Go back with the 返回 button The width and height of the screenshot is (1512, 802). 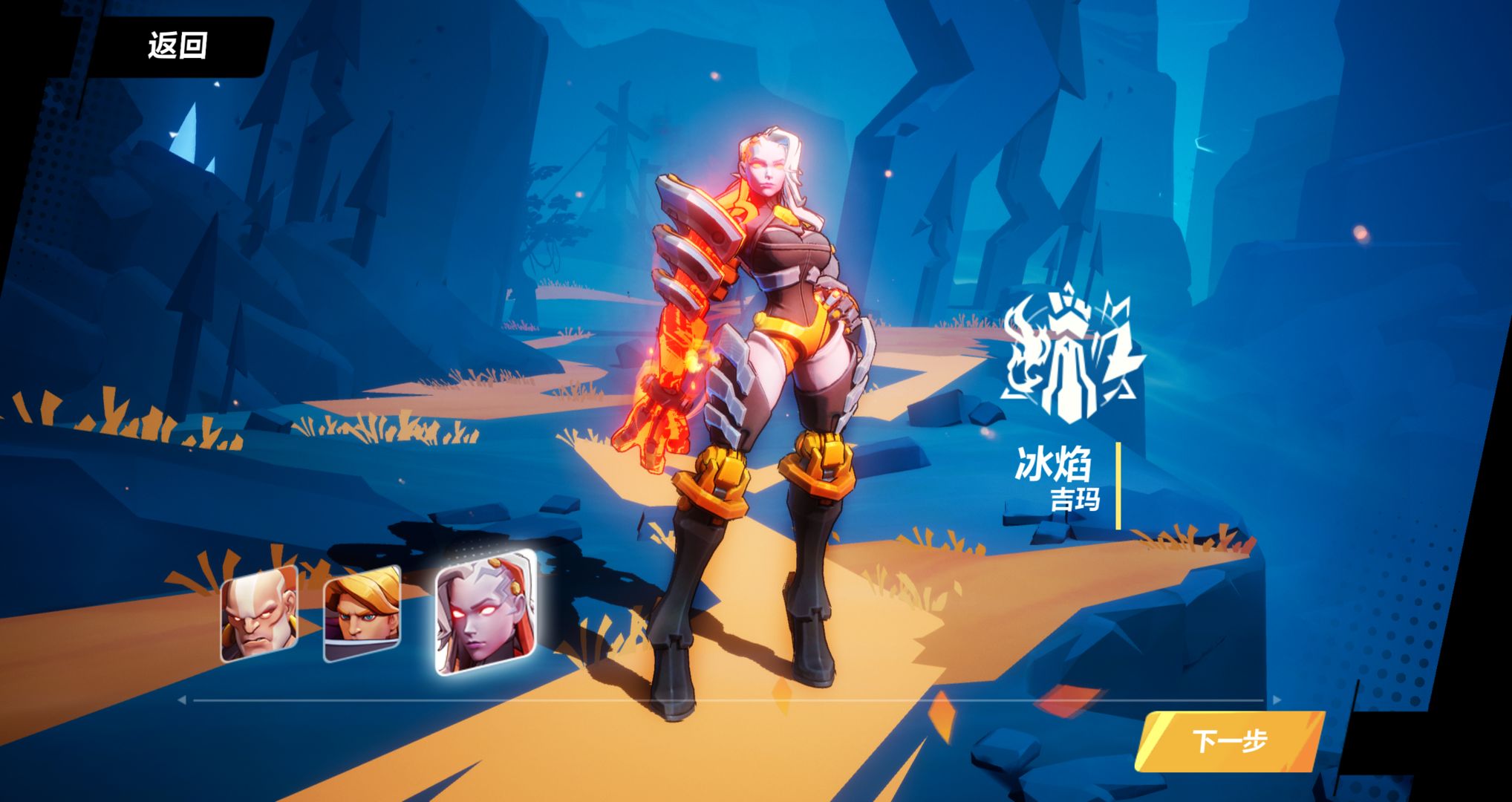(177, 46)
